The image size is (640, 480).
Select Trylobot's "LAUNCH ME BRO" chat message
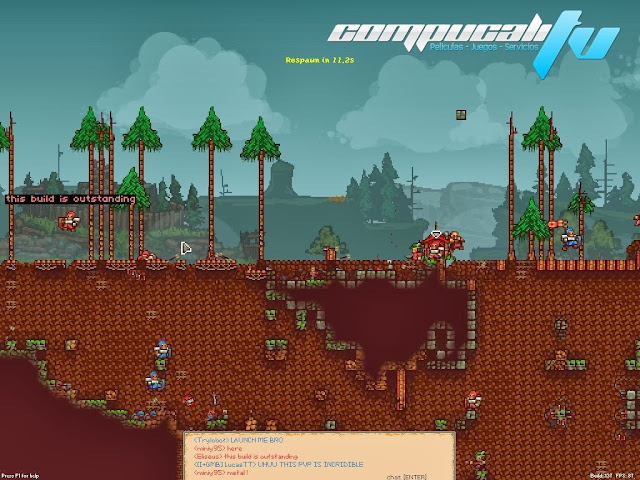pyautogui.click(x=232, y=441)
